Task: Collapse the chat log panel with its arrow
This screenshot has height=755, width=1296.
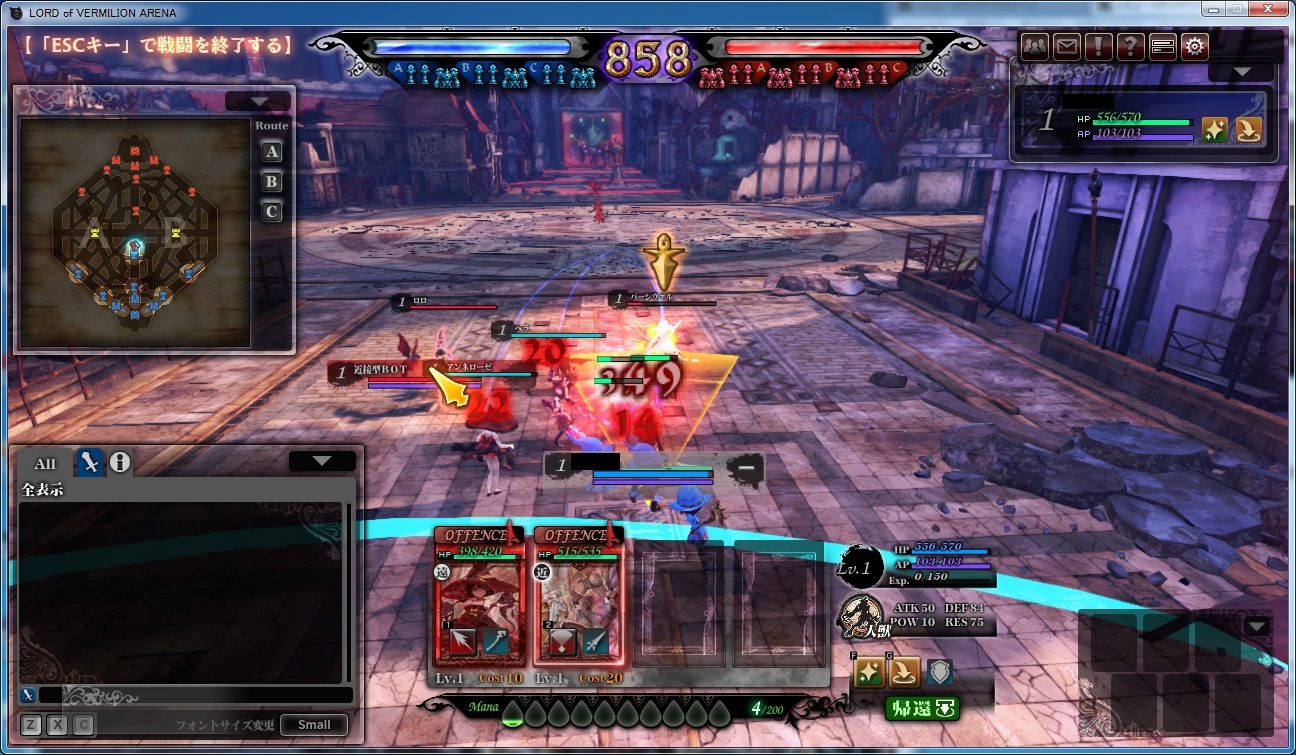Action: [x=322, y=461]
